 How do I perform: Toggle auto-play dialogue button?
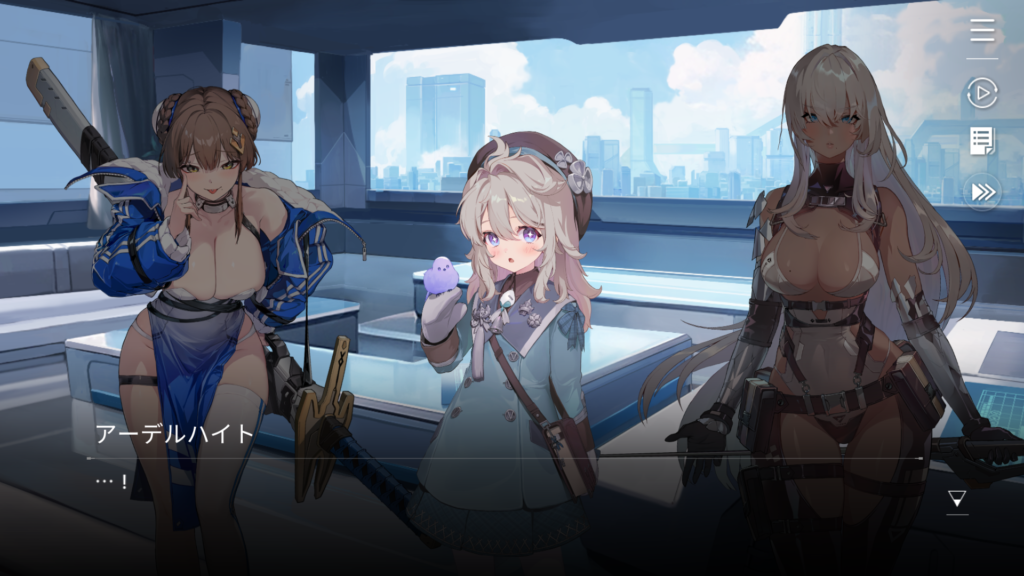tap(982, 93)
